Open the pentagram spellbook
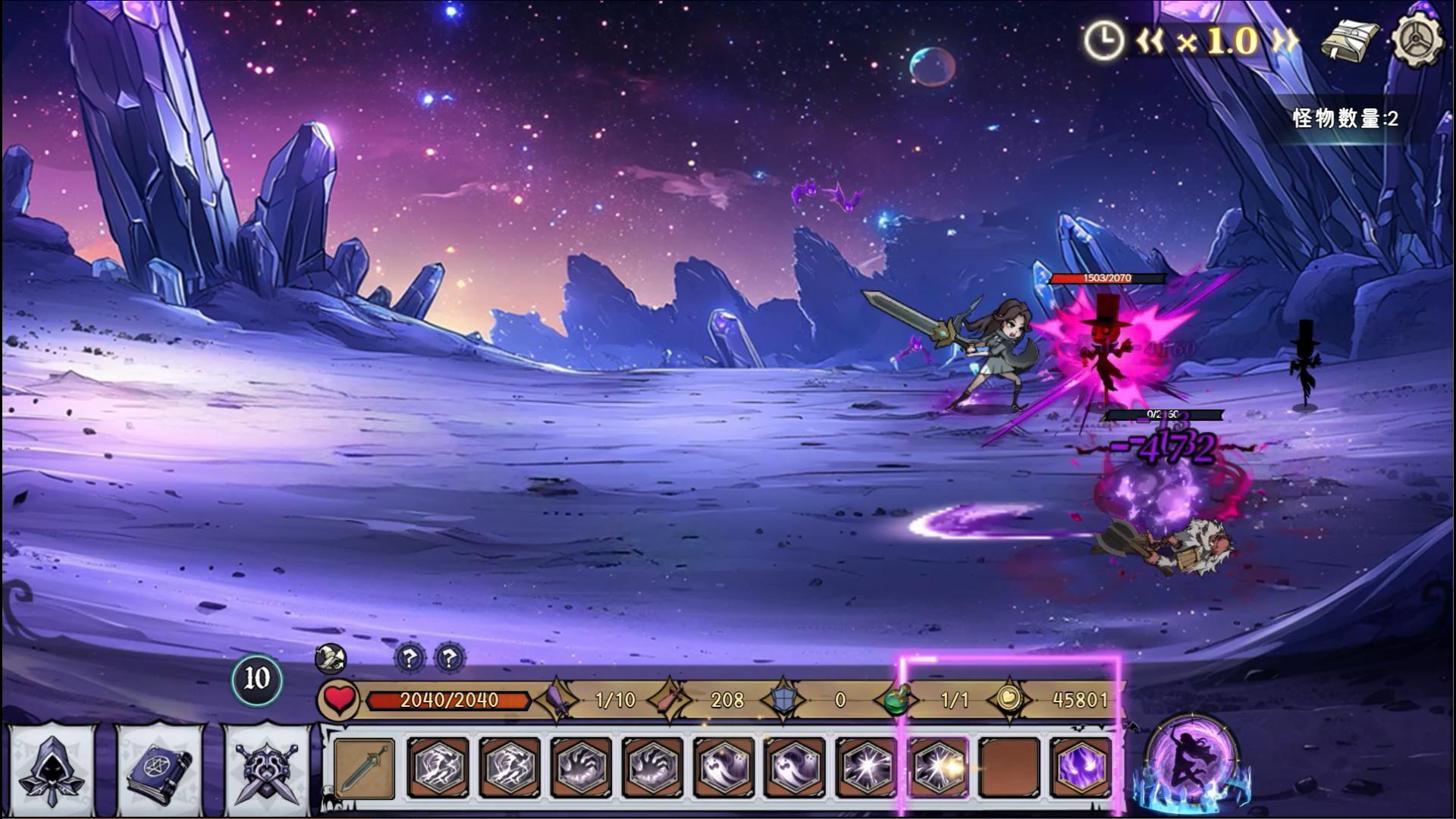Screen dimensions: 1456x819 tap(159, 767)
